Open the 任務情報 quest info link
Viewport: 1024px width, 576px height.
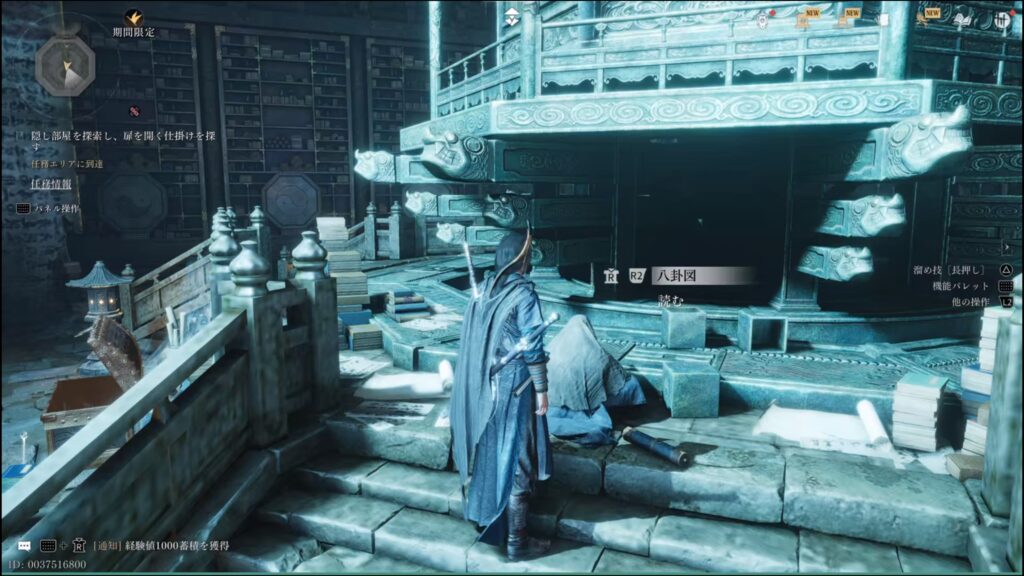coord(50,184)
